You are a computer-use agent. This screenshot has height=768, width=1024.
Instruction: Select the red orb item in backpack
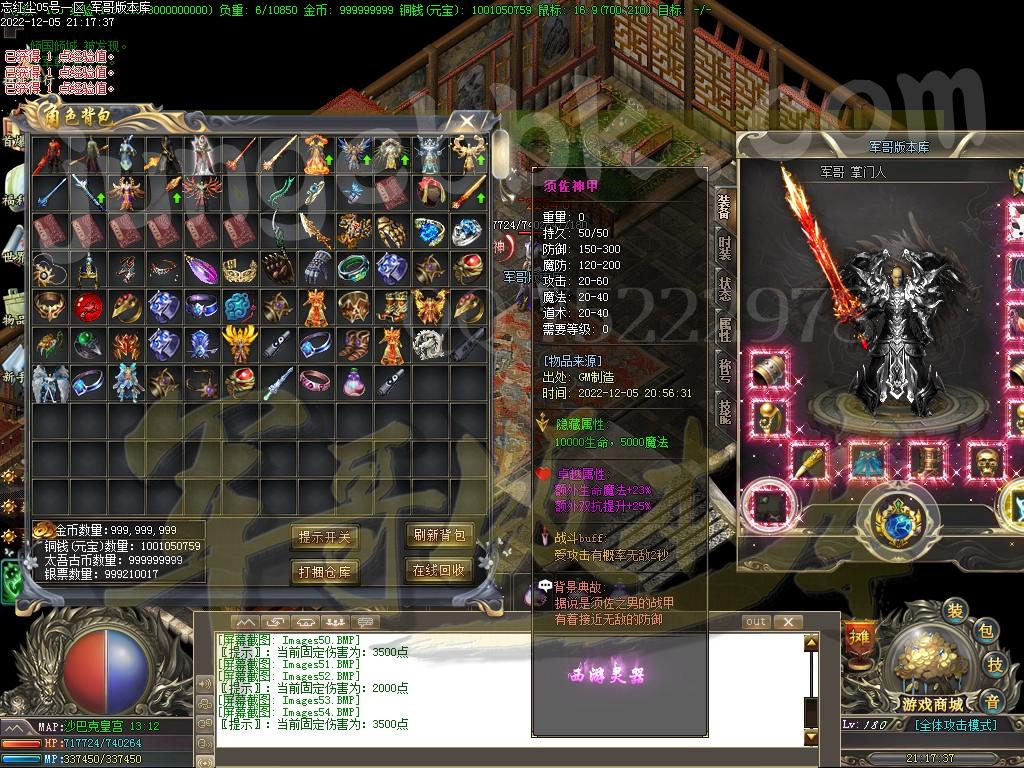click(x=88, y=307)
